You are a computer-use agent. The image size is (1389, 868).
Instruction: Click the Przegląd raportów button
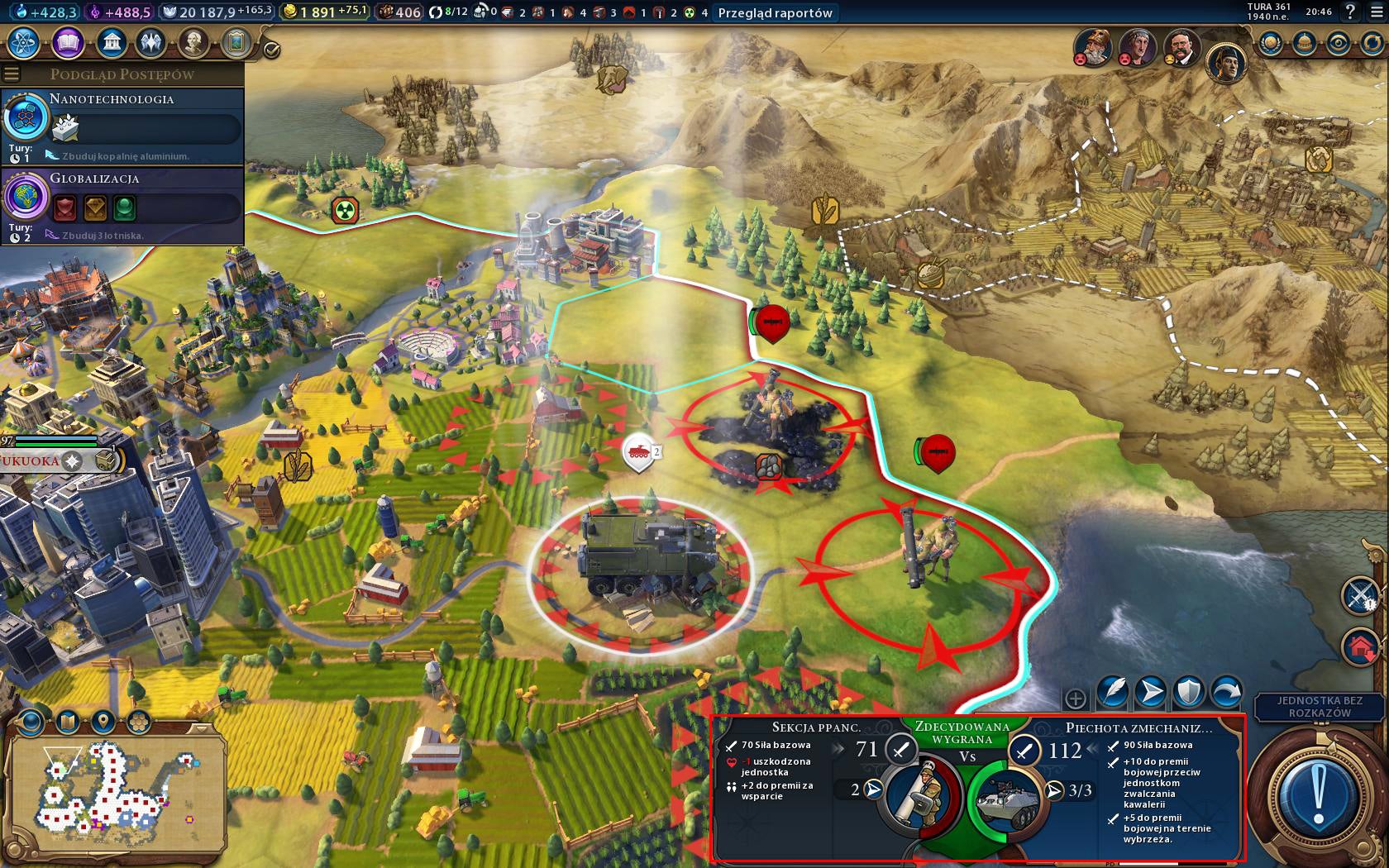tap(776, 13)
